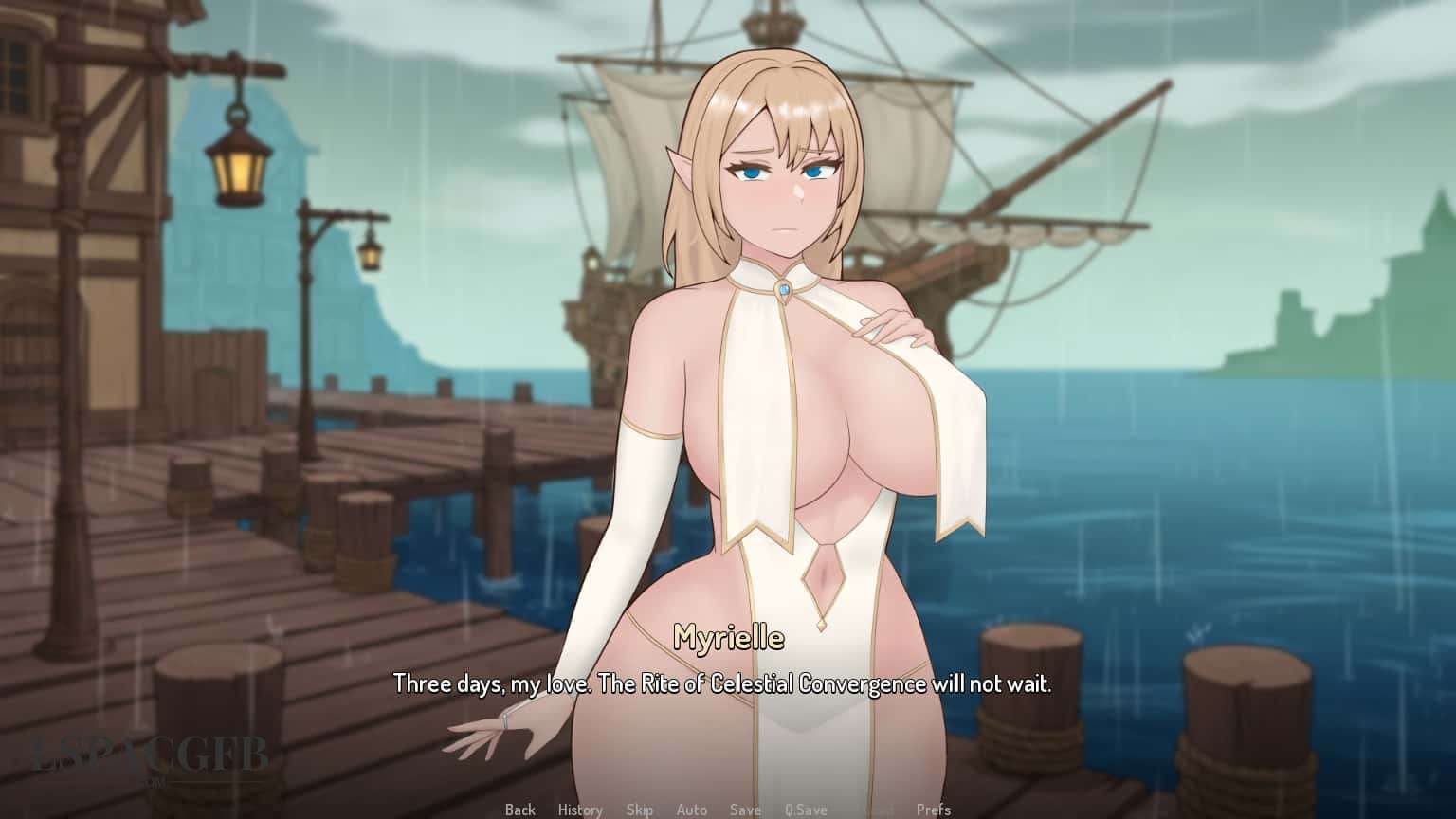Click Myrielle's name label above the dialogue

[x=729, y=638]
